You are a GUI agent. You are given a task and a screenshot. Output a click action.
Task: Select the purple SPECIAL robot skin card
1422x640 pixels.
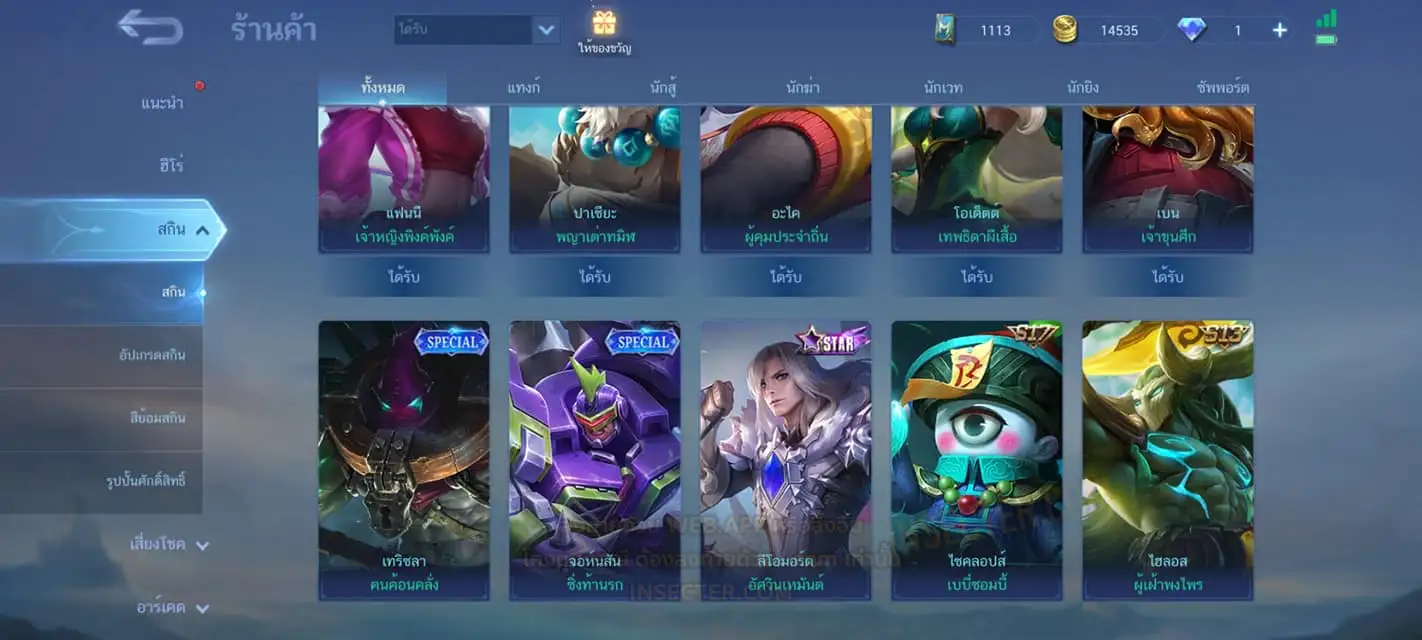click(595, 460)
